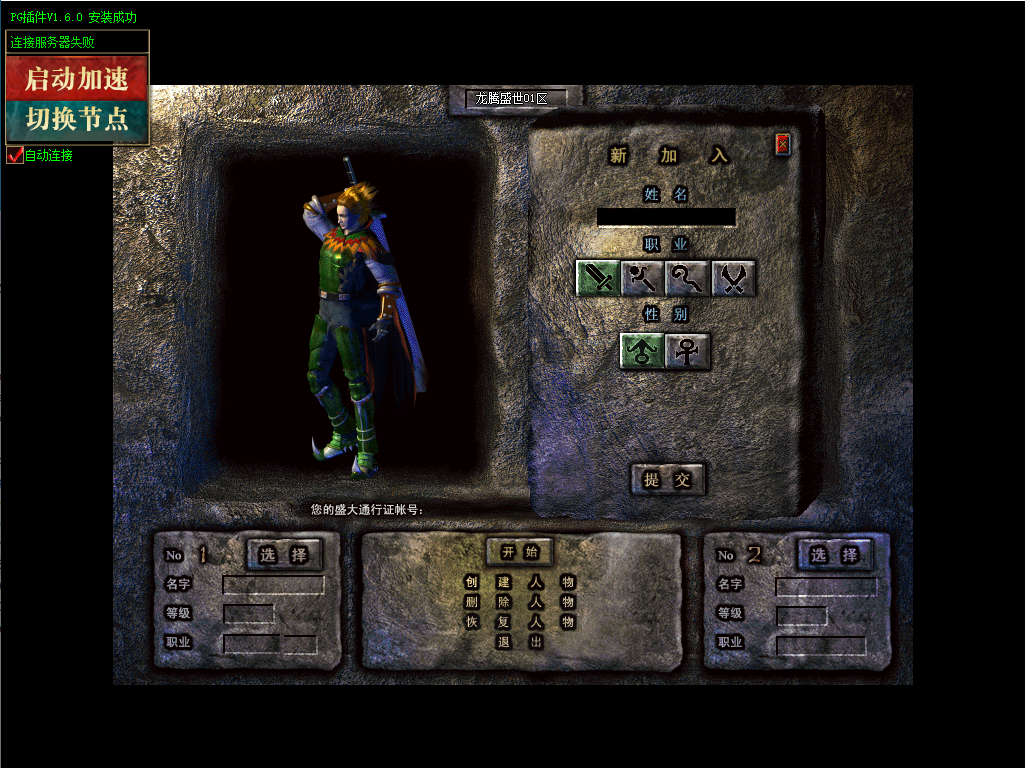Image resolution: width=1025 pixels, height=768 pixels.
Task: Click 选择 for character slot No 2
Action: [x=835, y=555]
